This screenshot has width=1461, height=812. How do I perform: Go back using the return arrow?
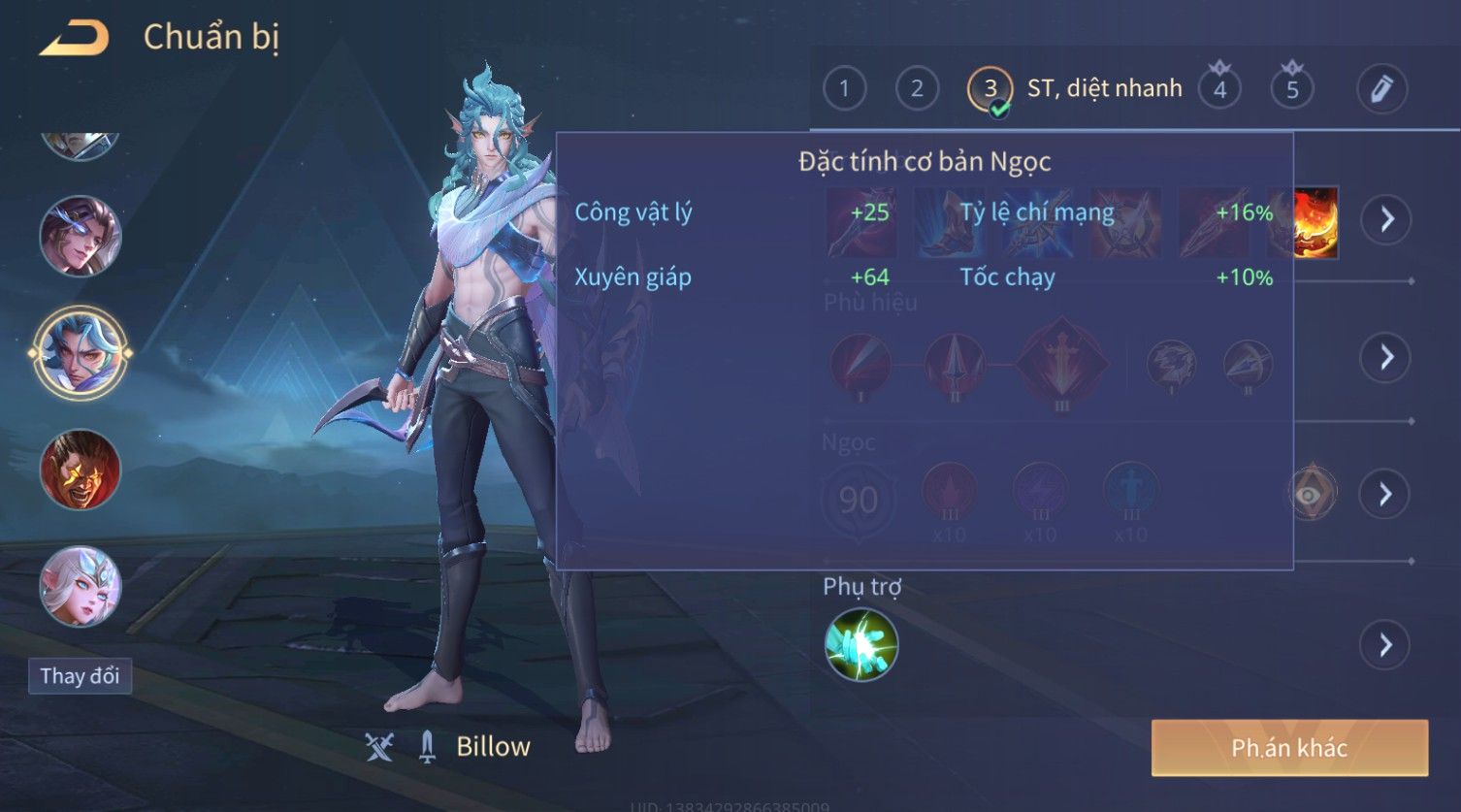click(x=74, y=39)
